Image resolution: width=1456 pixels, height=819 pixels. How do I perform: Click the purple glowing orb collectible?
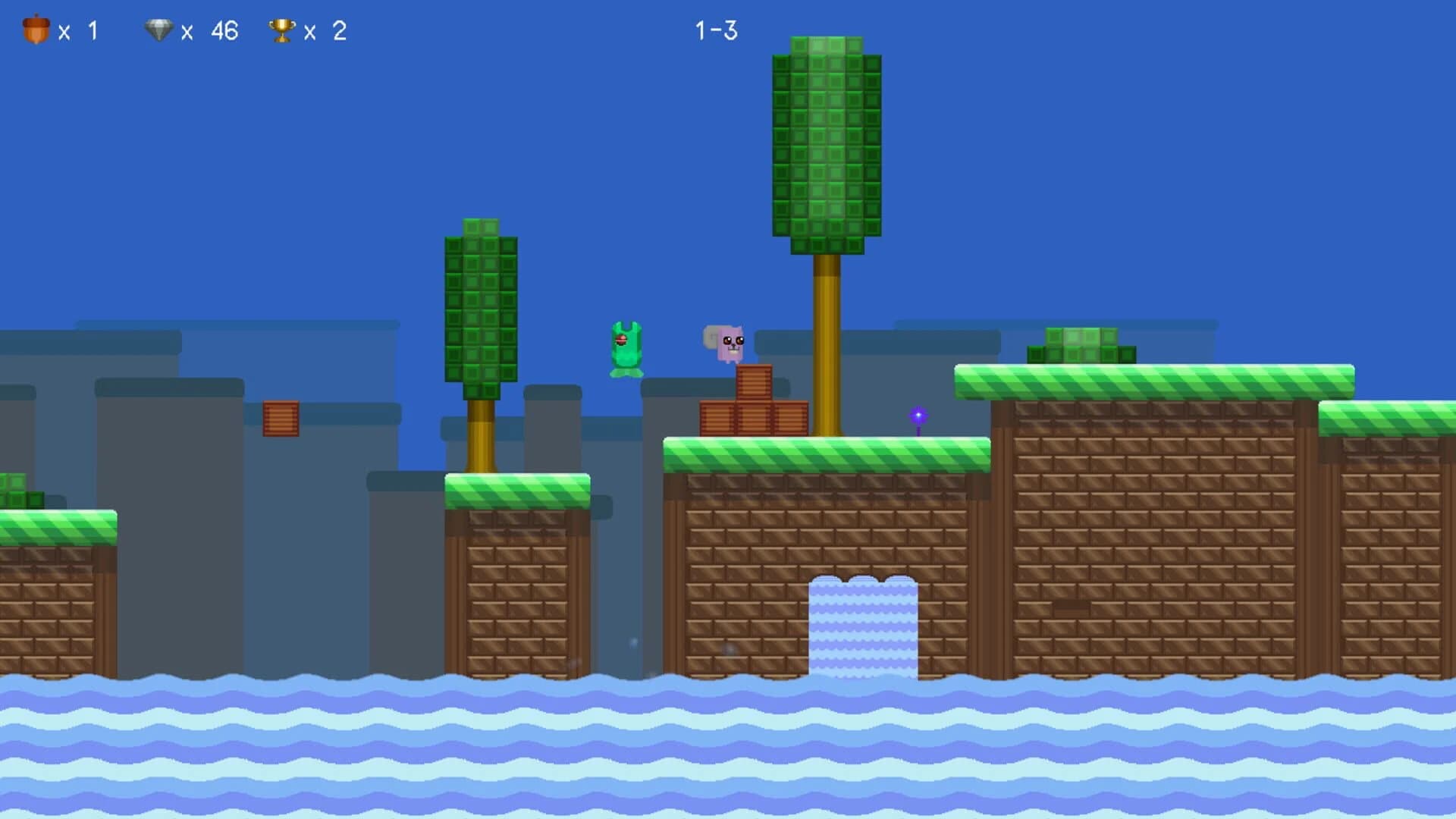[x=917, y=416]
